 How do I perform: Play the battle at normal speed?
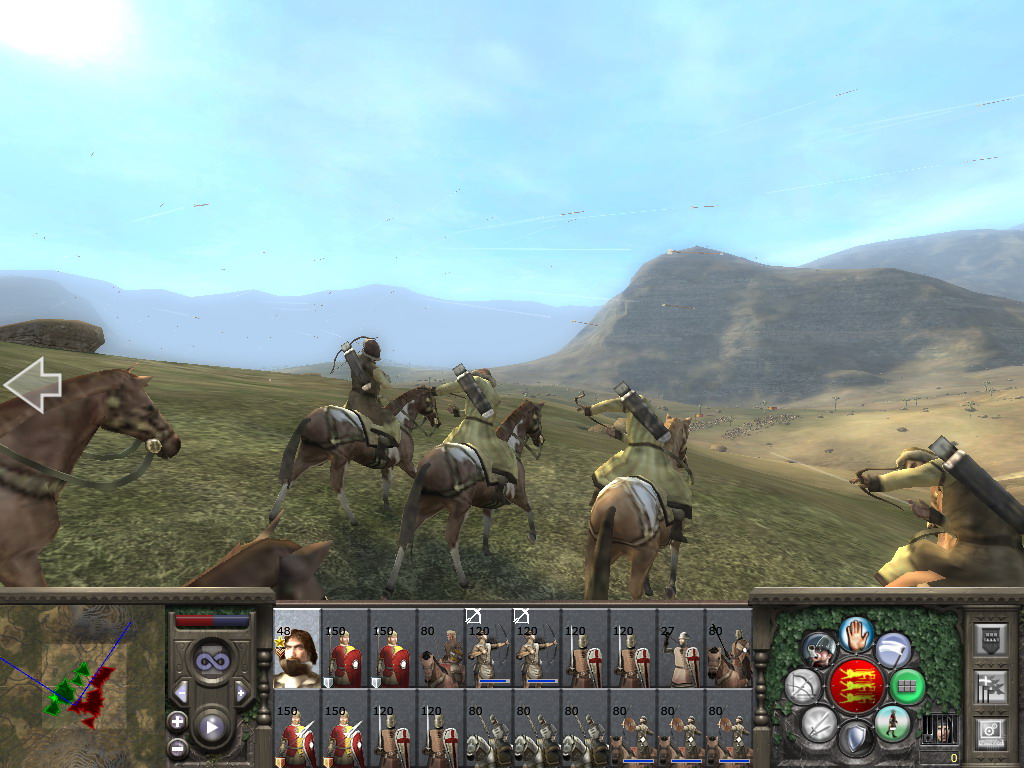point(211,728)
